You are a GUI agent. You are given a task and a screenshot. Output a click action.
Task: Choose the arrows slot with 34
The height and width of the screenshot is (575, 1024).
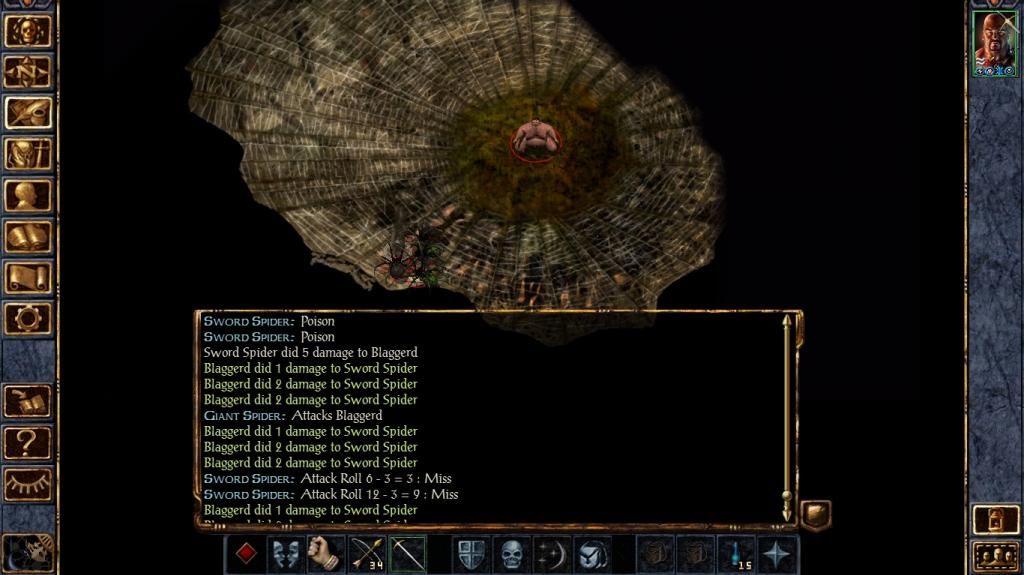click(367, 554)
